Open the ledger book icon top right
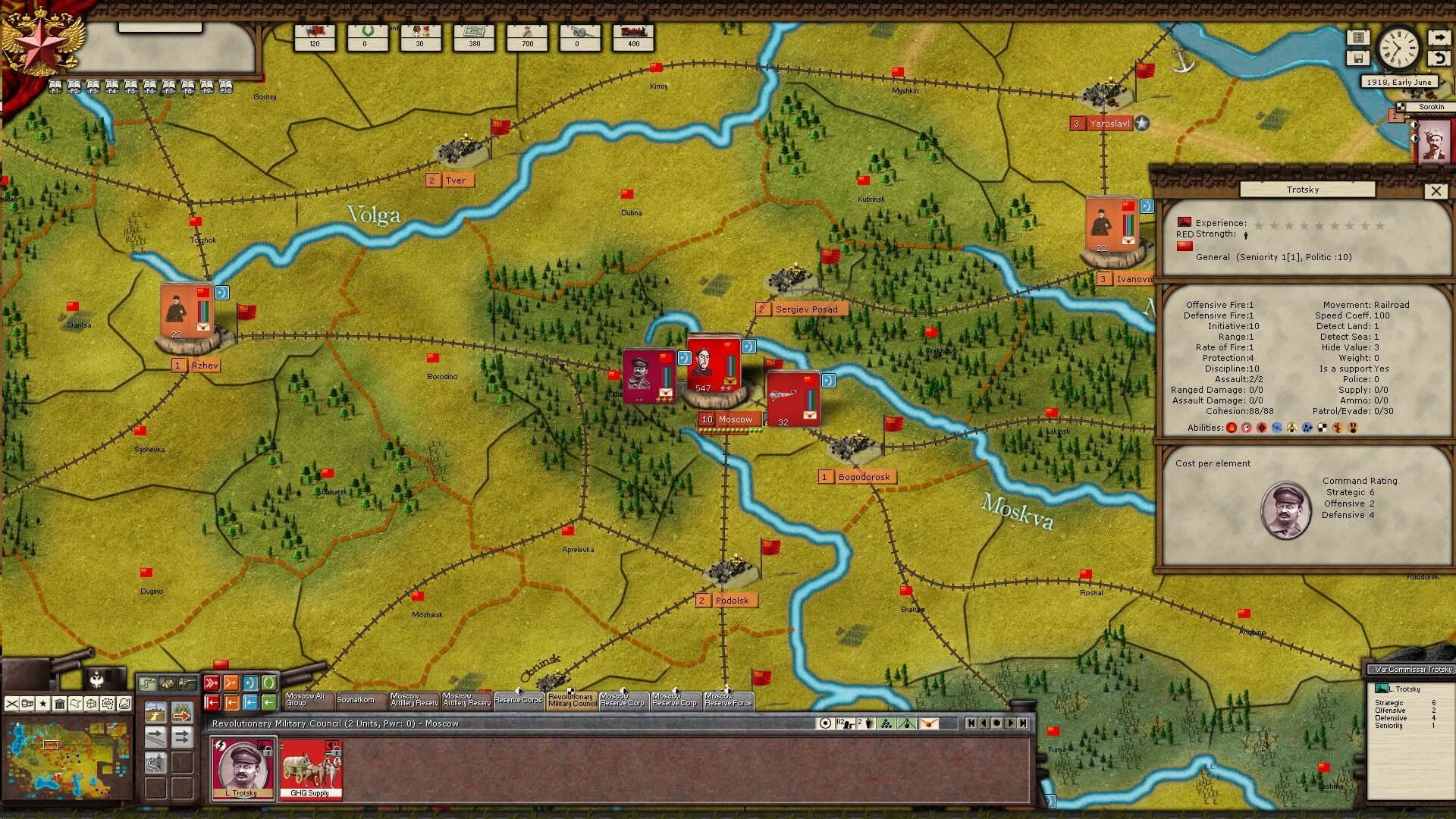The image size is (1456, 819). (1360, 37)
